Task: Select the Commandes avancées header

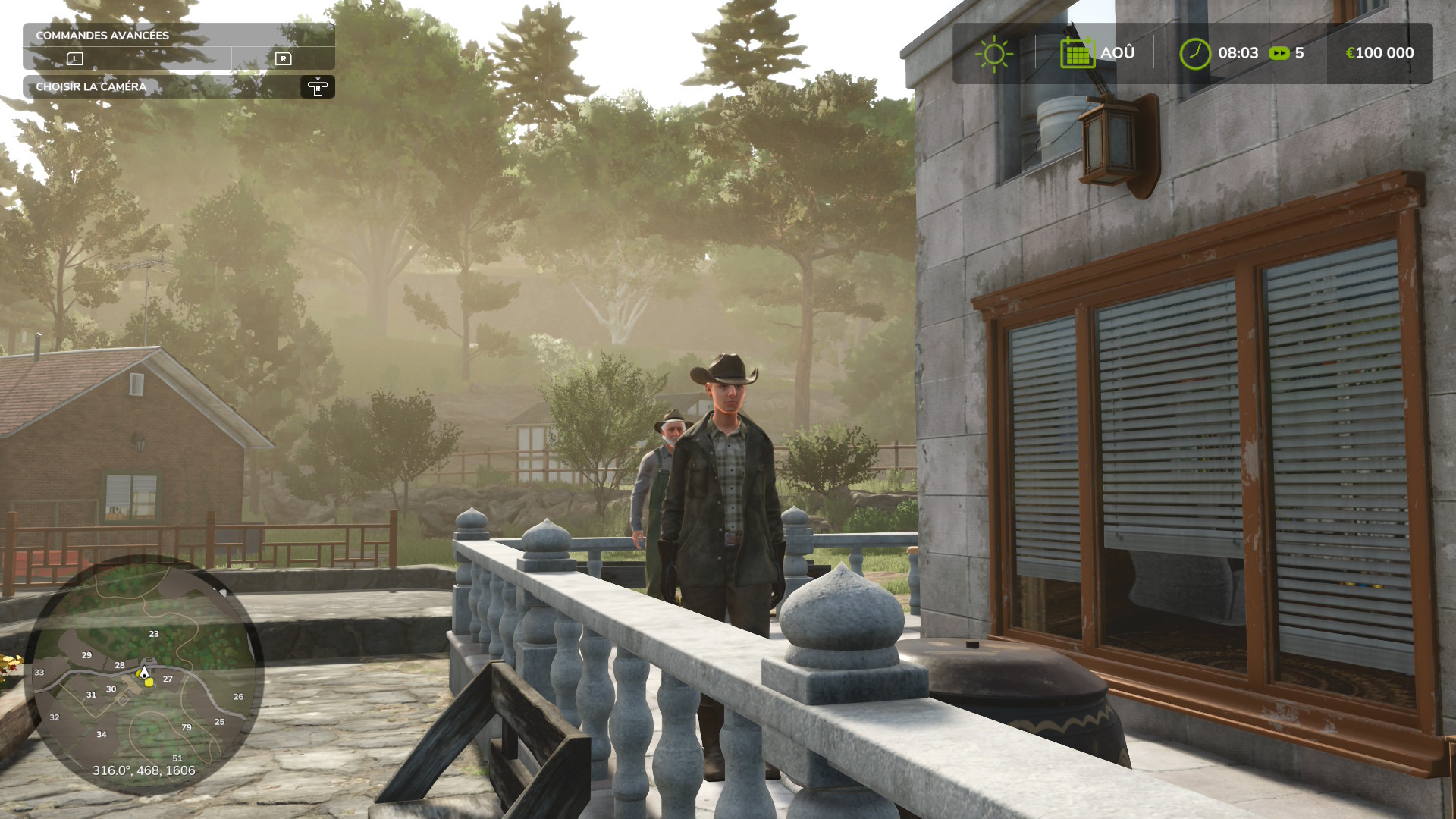Action: coord(102,36)
